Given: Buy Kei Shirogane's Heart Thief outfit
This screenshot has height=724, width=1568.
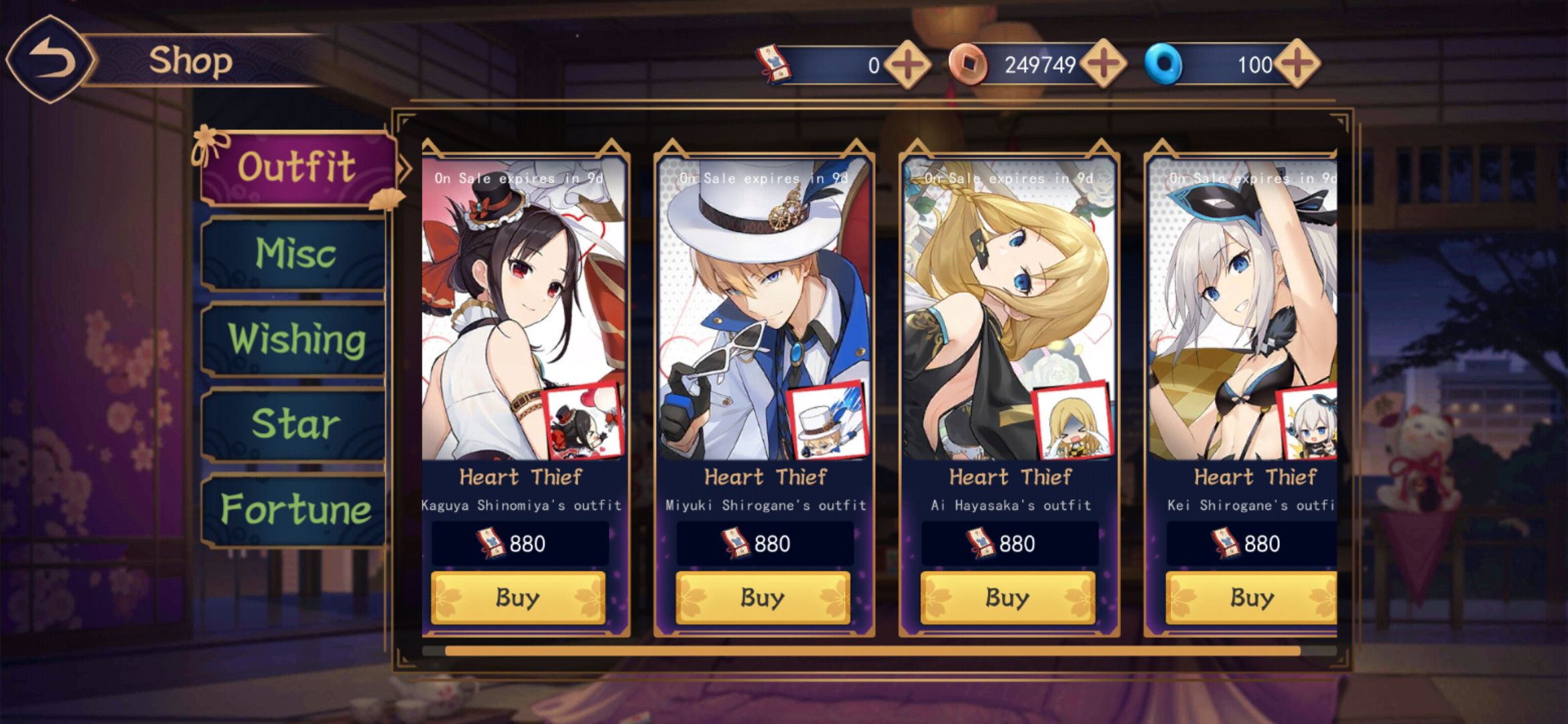Looking at the screenshot, I should pos(1250,597).
